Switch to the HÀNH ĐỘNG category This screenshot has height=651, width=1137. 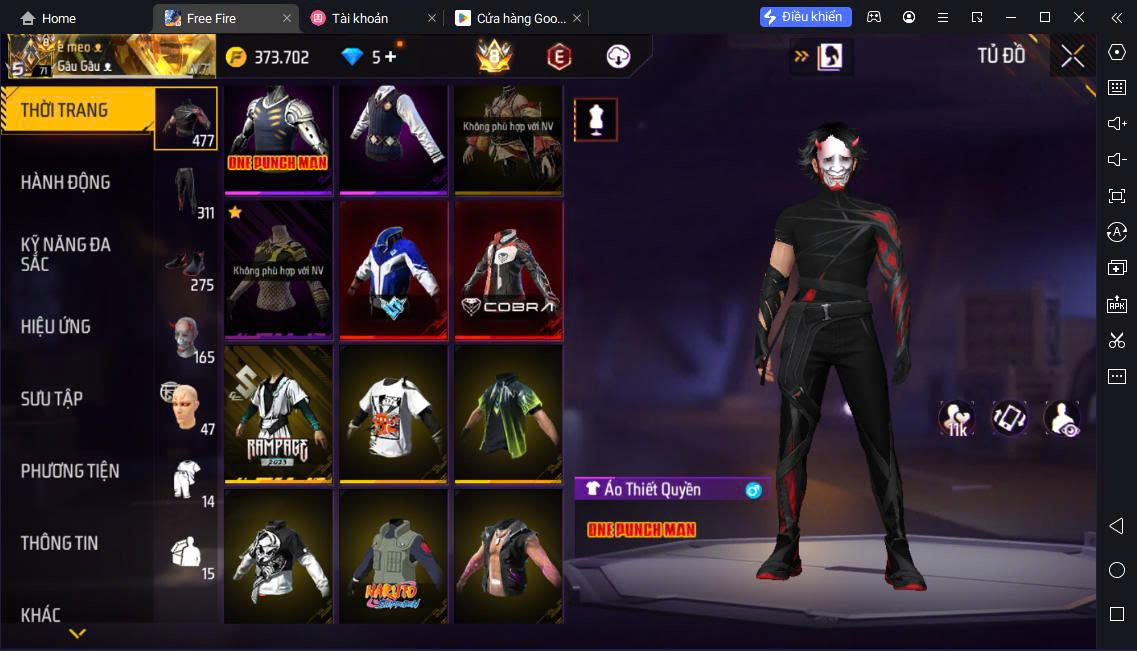(66, 182)
